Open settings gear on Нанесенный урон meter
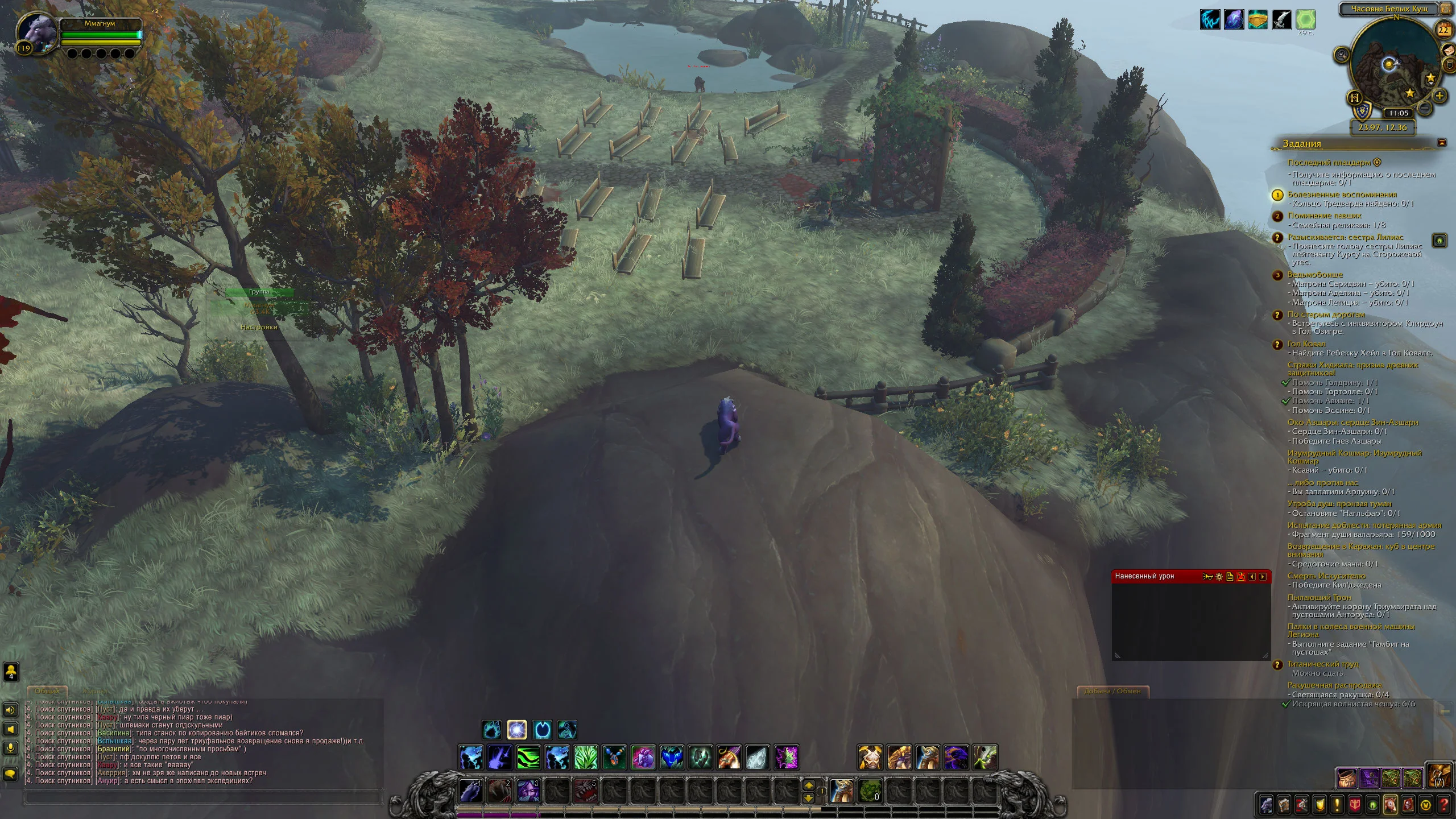 (x=1219, y=577)
